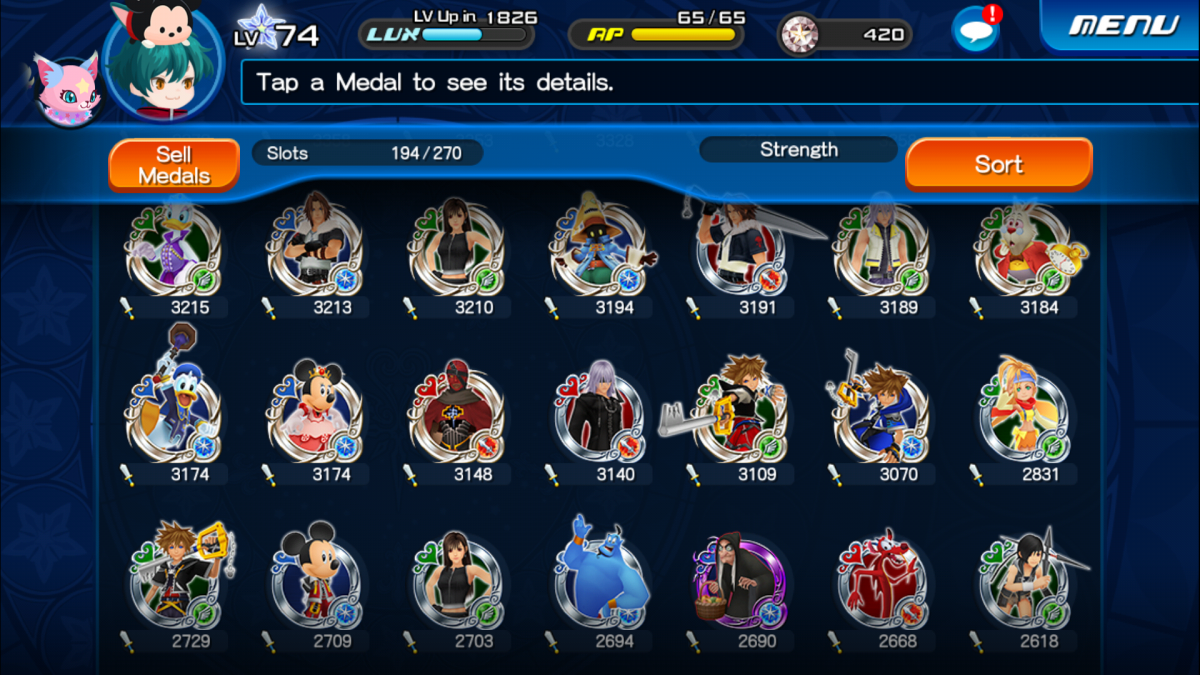Select the red-masked medal with 3148 strength
The image size is (1200, 675).
click(456, 416)
